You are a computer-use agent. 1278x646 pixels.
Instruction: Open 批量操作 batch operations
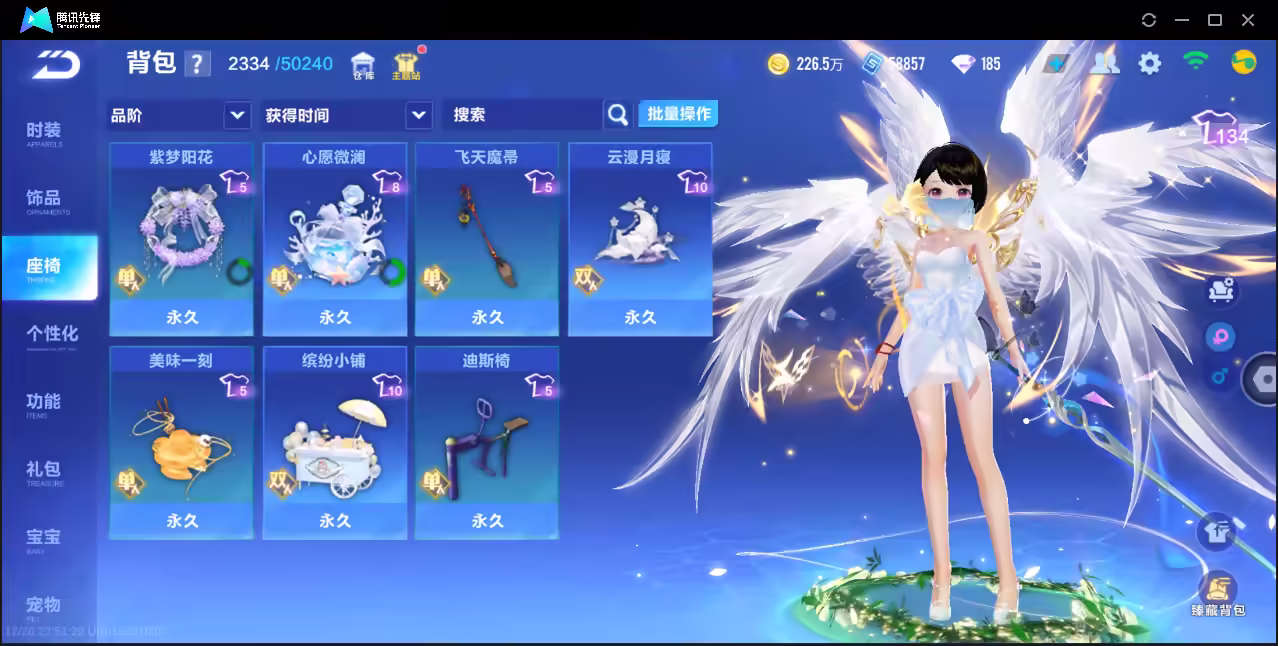coord(678,114)
